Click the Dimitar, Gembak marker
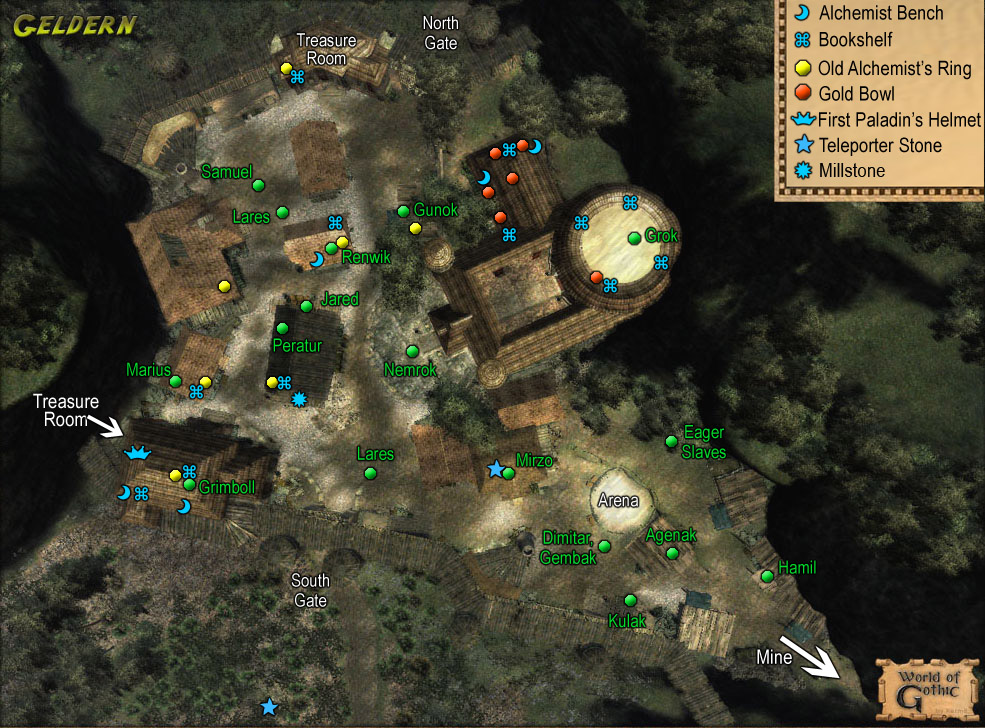985x728 pixels. click(x=605, y=546)
